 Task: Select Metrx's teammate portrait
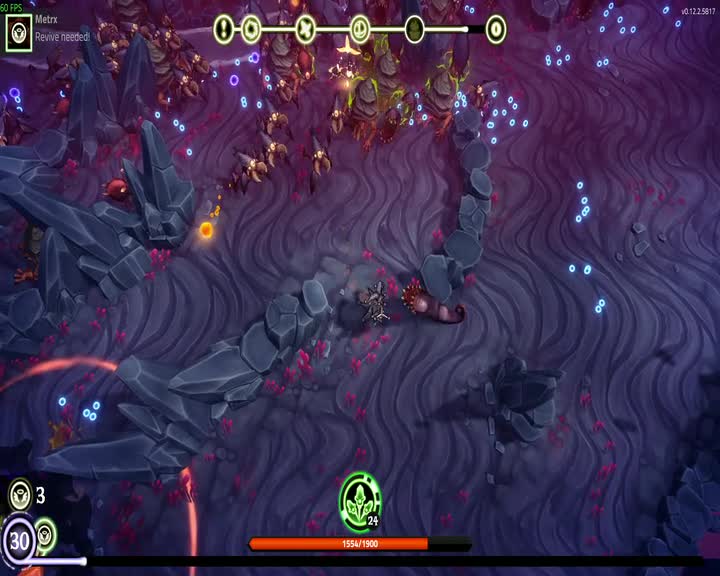[19, 32]
